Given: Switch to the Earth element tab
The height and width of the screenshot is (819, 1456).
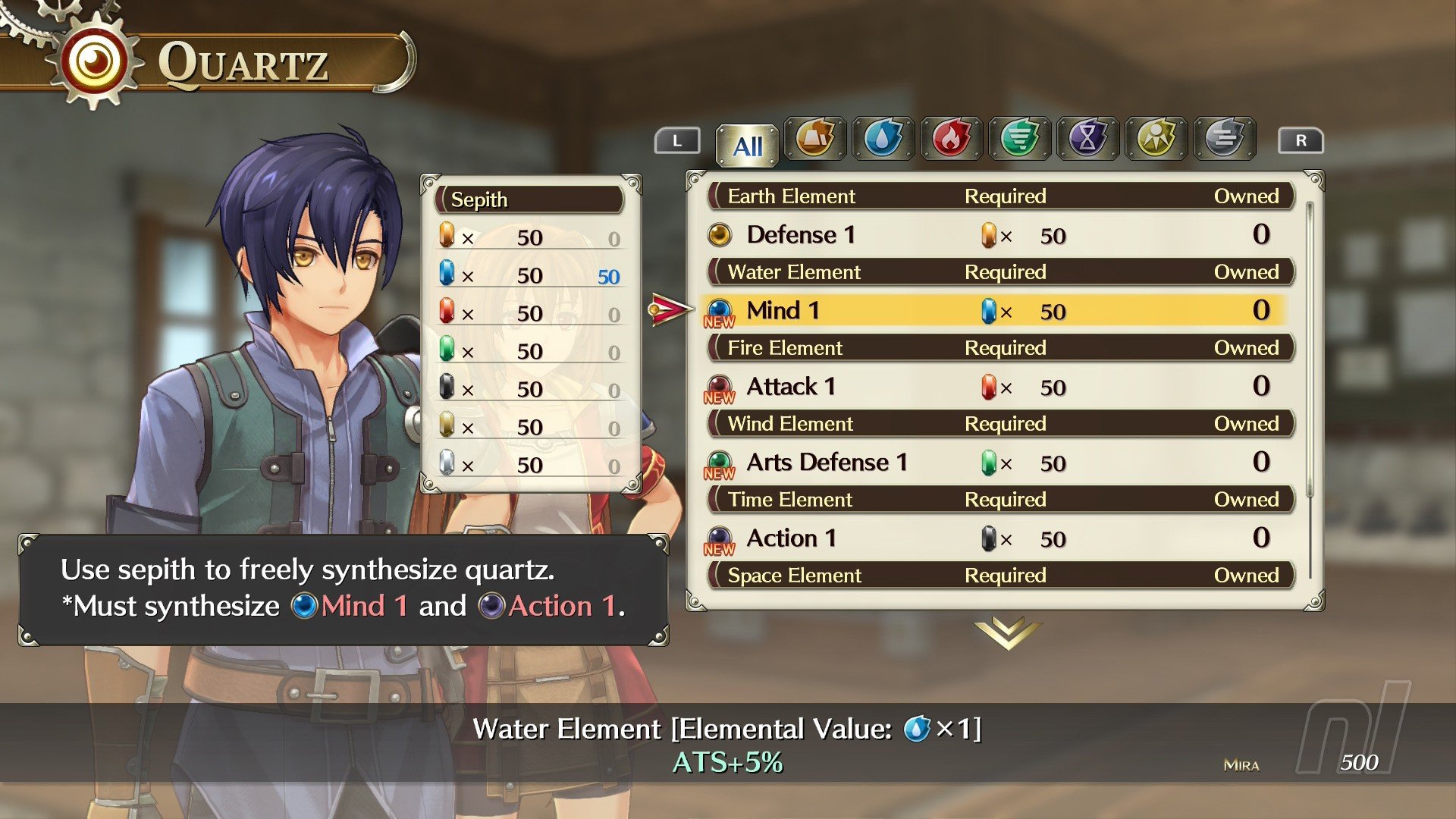Looking at the screenshot, I should click(815, 139).
